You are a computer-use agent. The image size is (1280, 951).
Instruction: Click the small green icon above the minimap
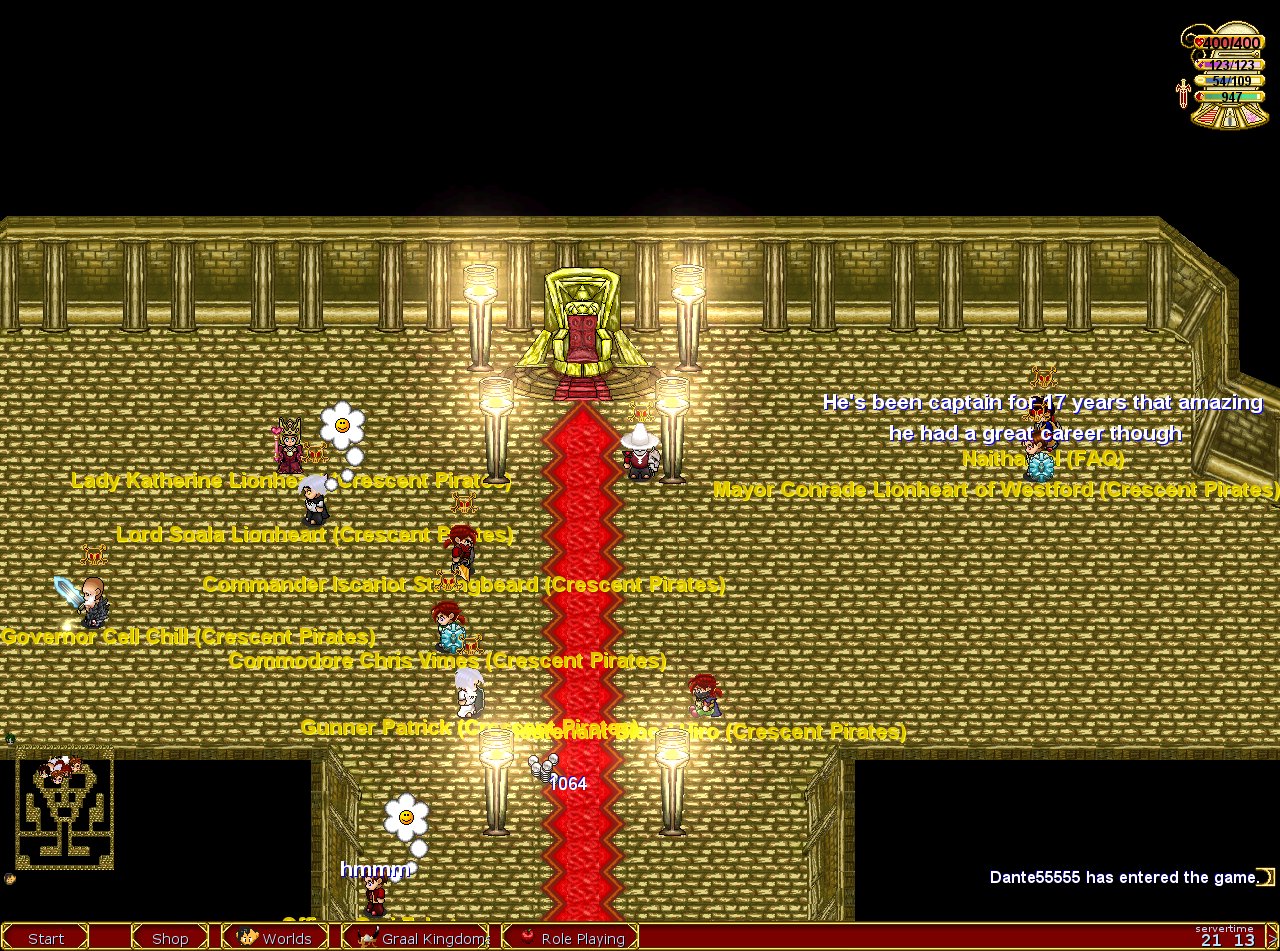click(10, 739)
